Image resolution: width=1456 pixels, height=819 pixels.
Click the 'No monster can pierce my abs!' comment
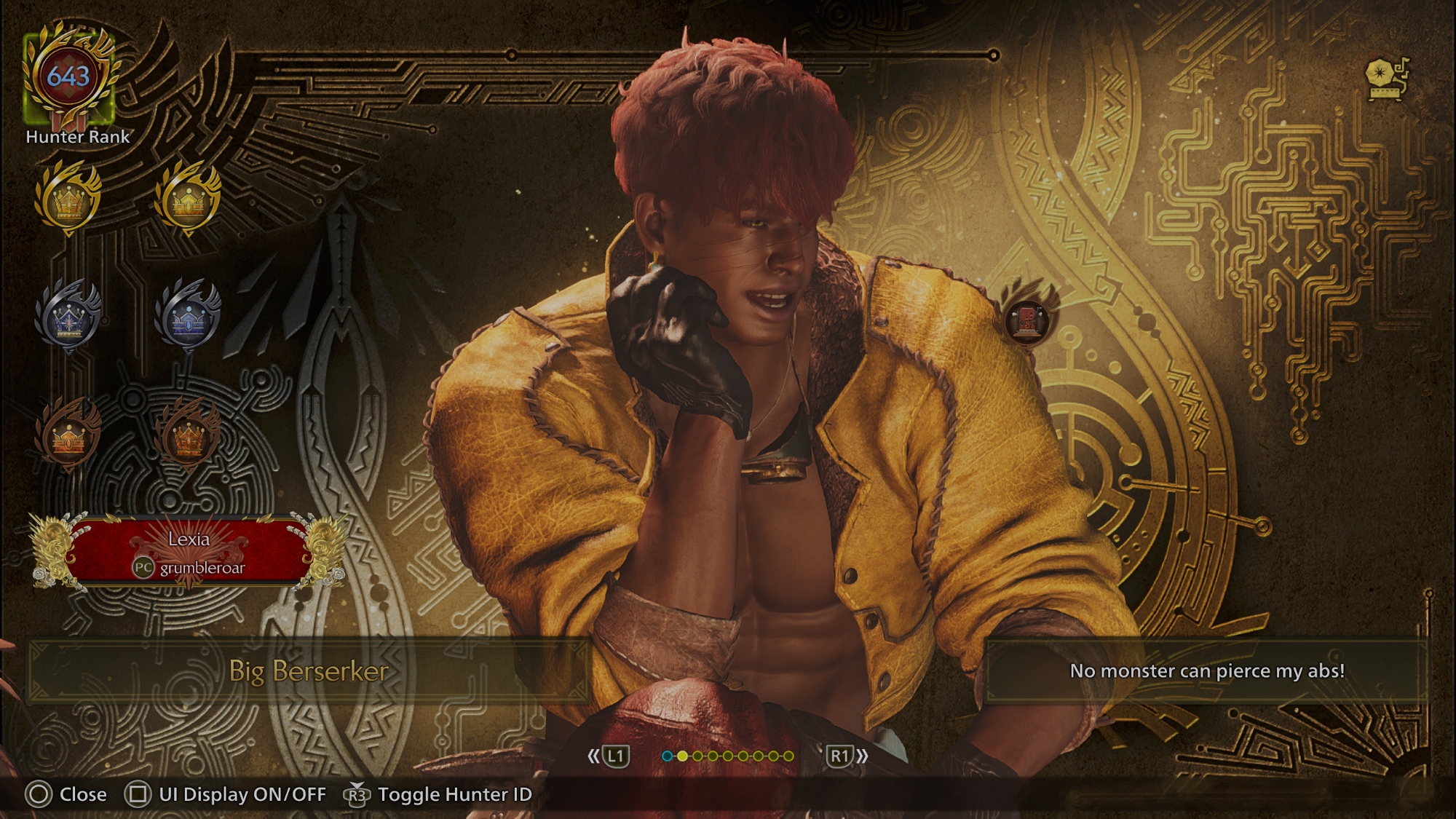[1206, 671]
